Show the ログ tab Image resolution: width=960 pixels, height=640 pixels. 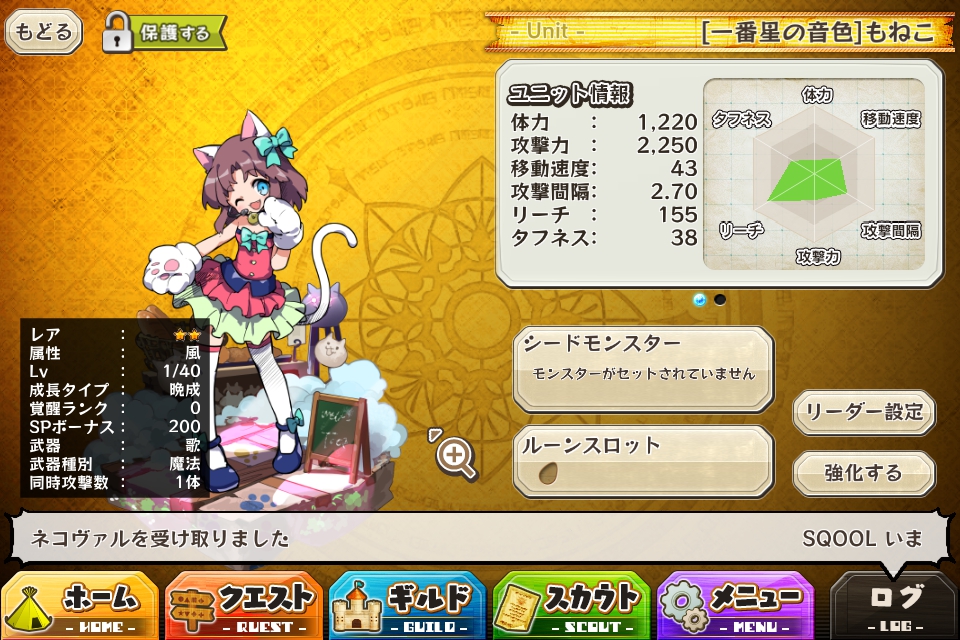click(895, 605)
